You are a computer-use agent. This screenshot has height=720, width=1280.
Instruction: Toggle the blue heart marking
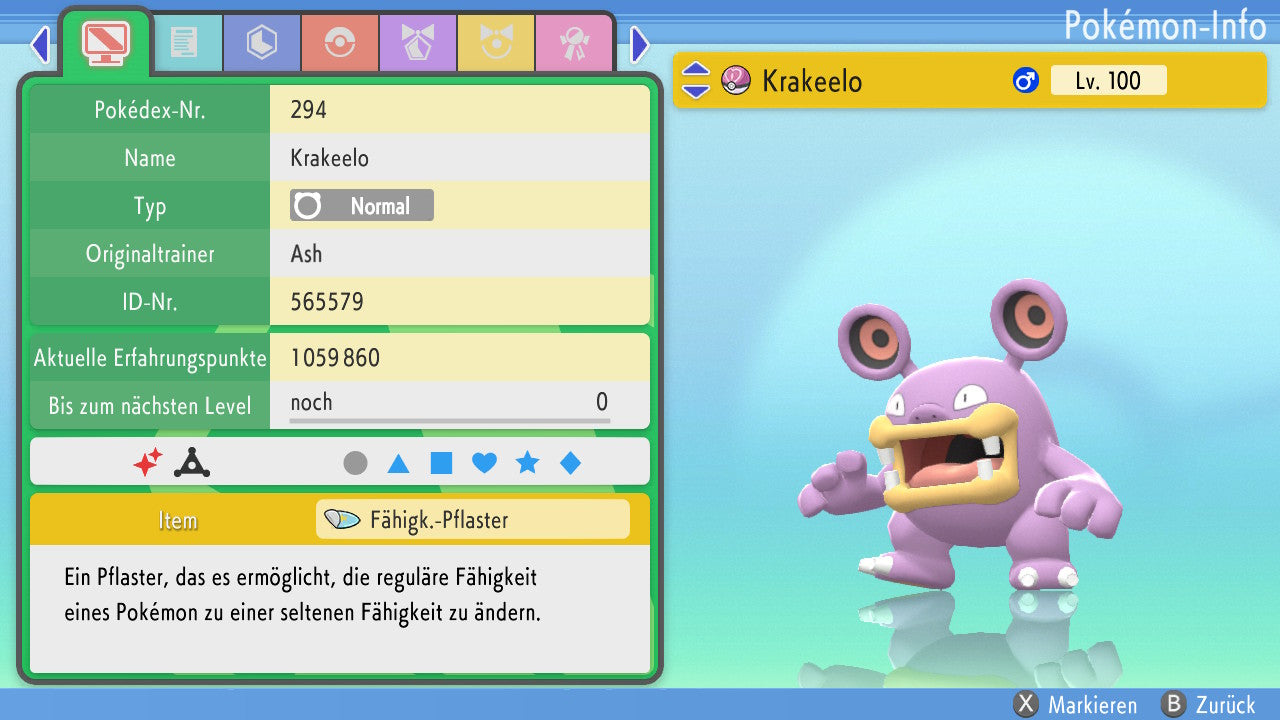click(x=484, y=463)
